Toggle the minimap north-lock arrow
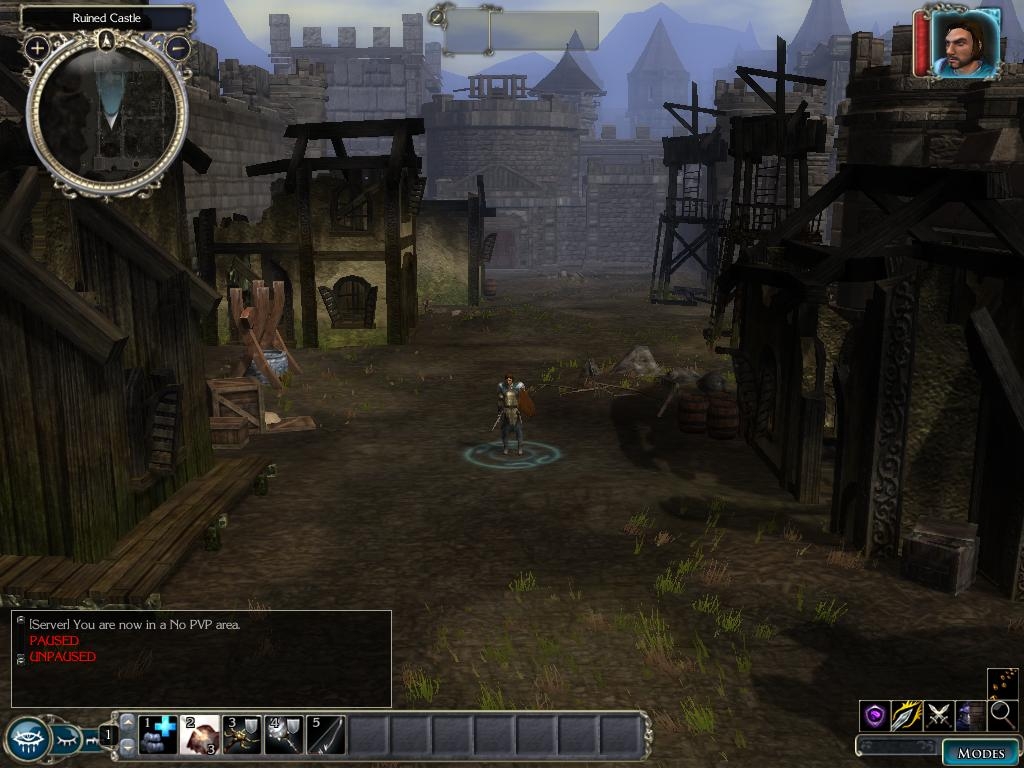This screenshot has width=1024, height=768. (x=107, y=41)
